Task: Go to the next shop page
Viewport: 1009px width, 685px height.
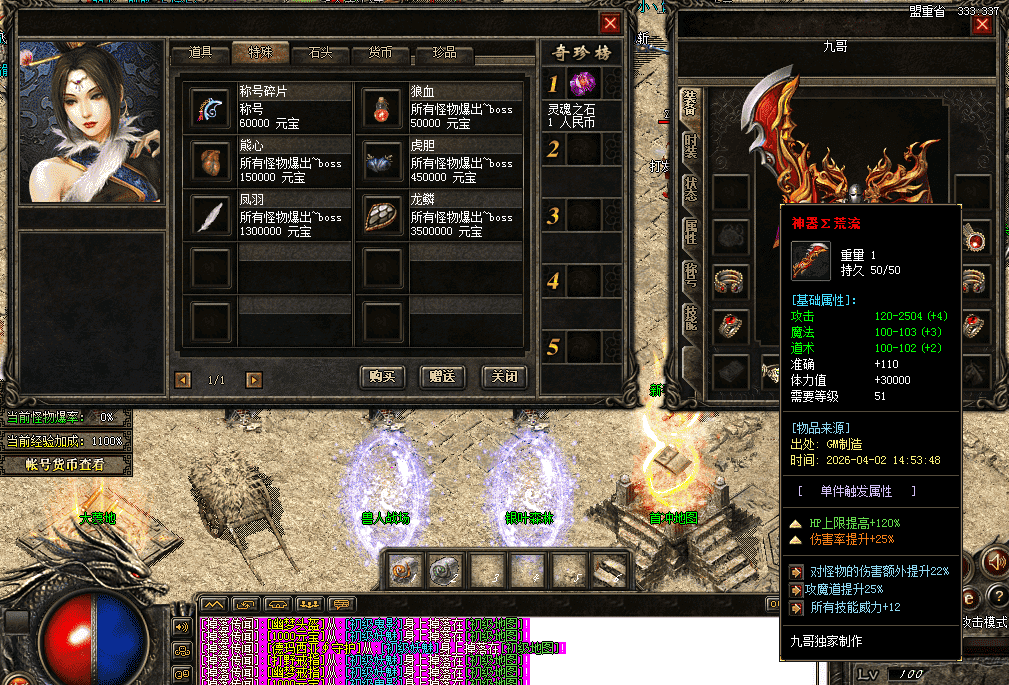Action: coord(254,380)
